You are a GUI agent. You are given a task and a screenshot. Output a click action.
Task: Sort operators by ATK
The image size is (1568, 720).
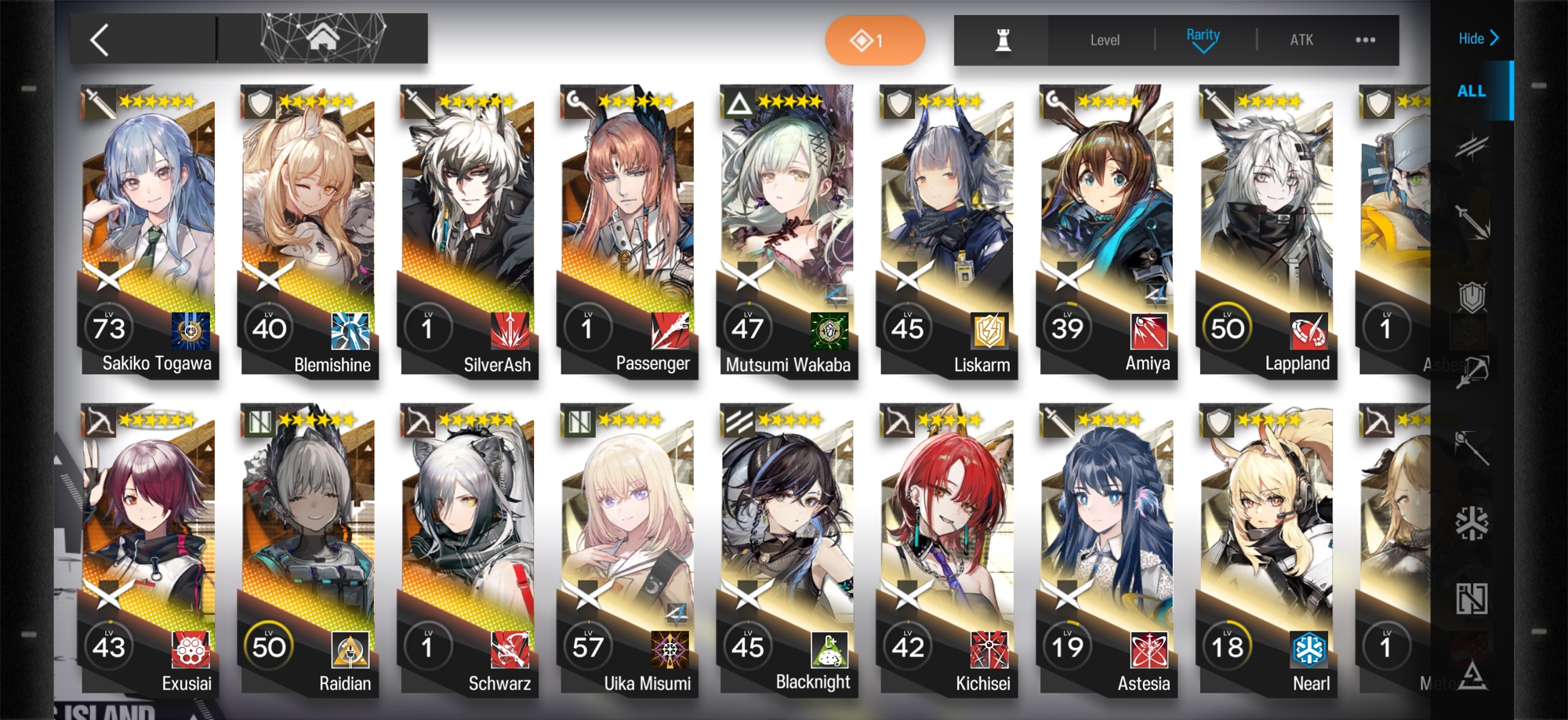[x=1301, y=40]
